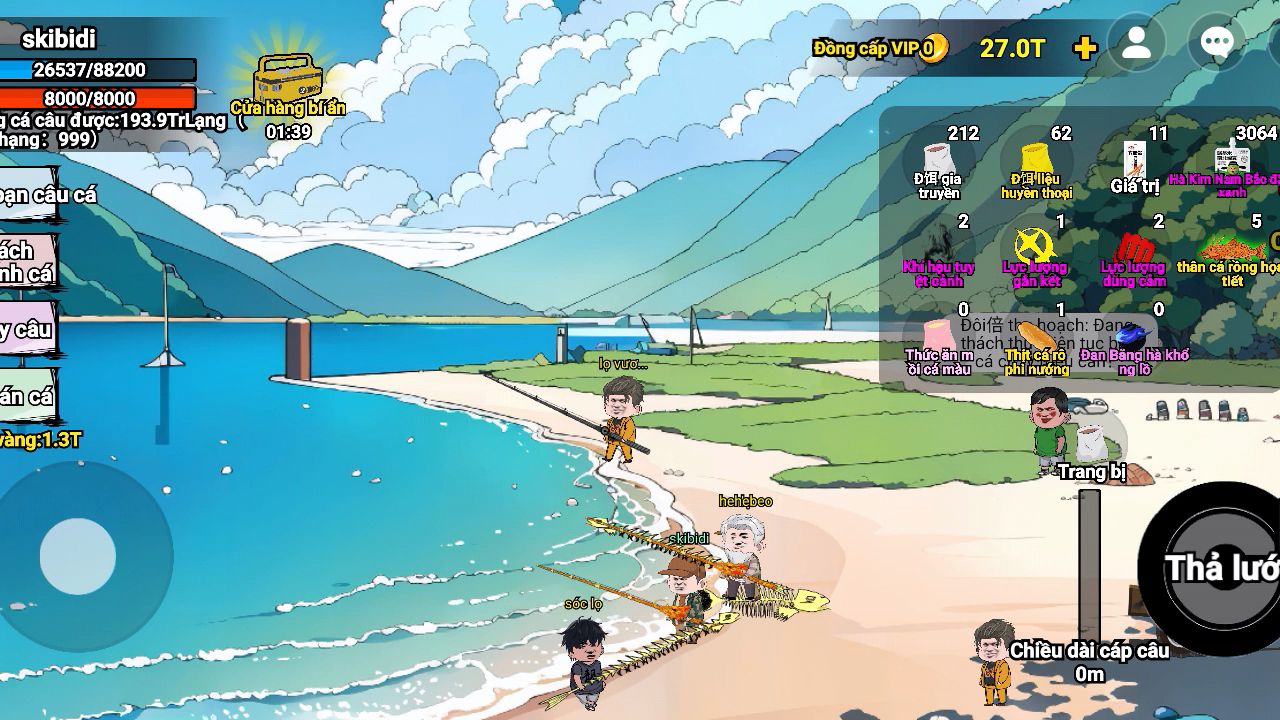Choose the Giá trị snack packet item

1134,160
